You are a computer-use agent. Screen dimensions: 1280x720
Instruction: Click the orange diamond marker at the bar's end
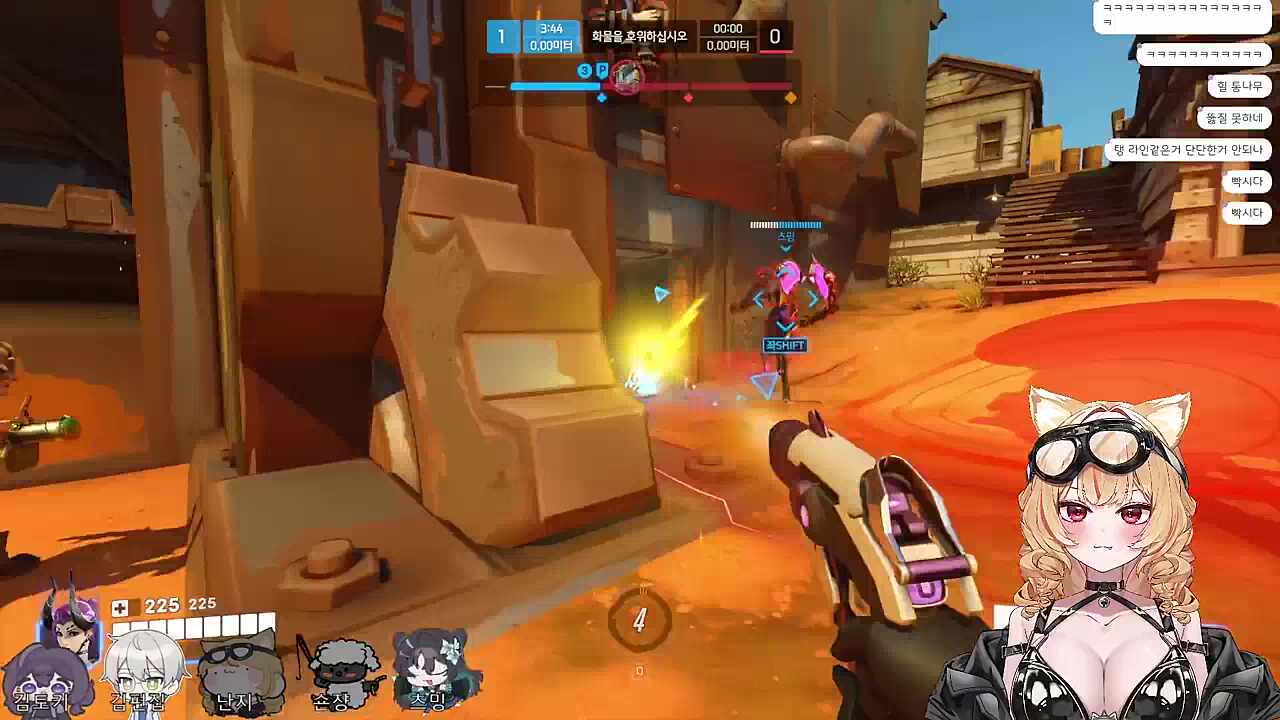tap(791, 98)
